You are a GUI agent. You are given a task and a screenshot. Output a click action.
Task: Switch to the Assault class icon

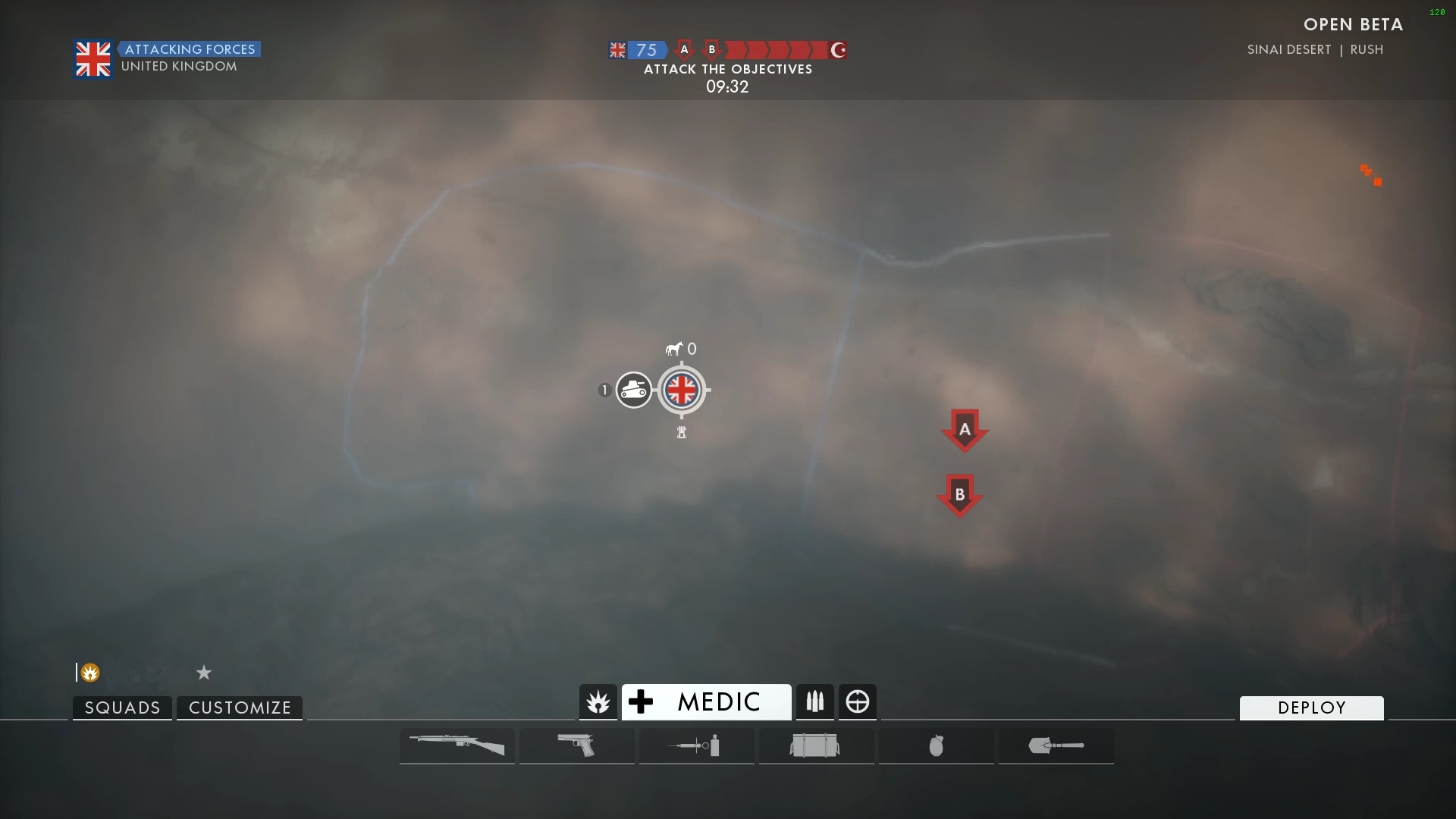pos(598,702)
